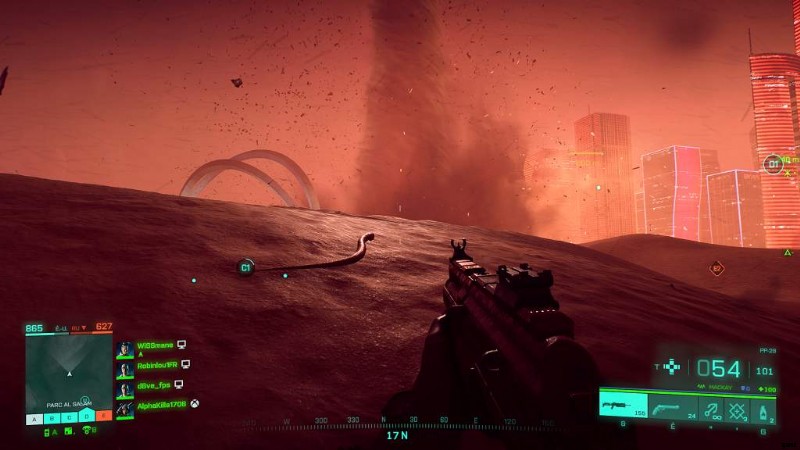Click the white capture point A indicator
Image resolution: width=800 pixels, height=450 pixels.
pyautogui.click(x=35, y=417)
